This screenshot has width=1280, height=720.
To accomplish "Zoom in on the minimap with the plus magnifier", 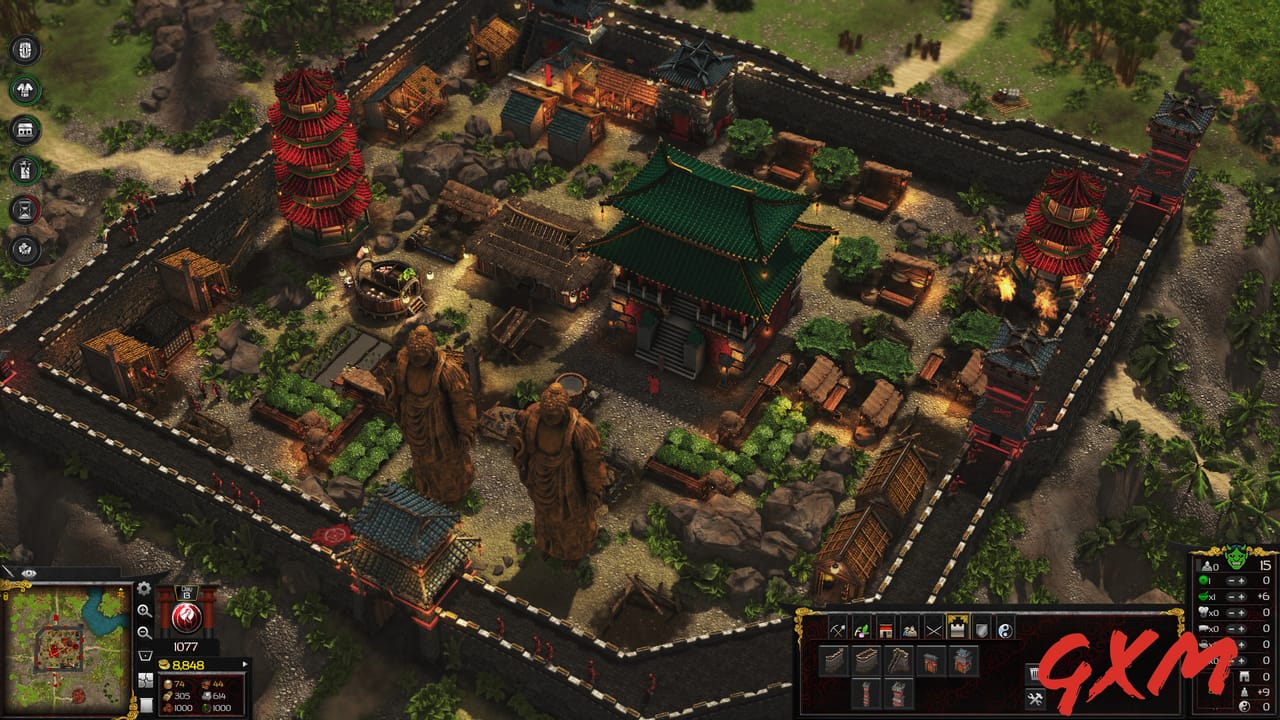I will [x=142, y=613].
